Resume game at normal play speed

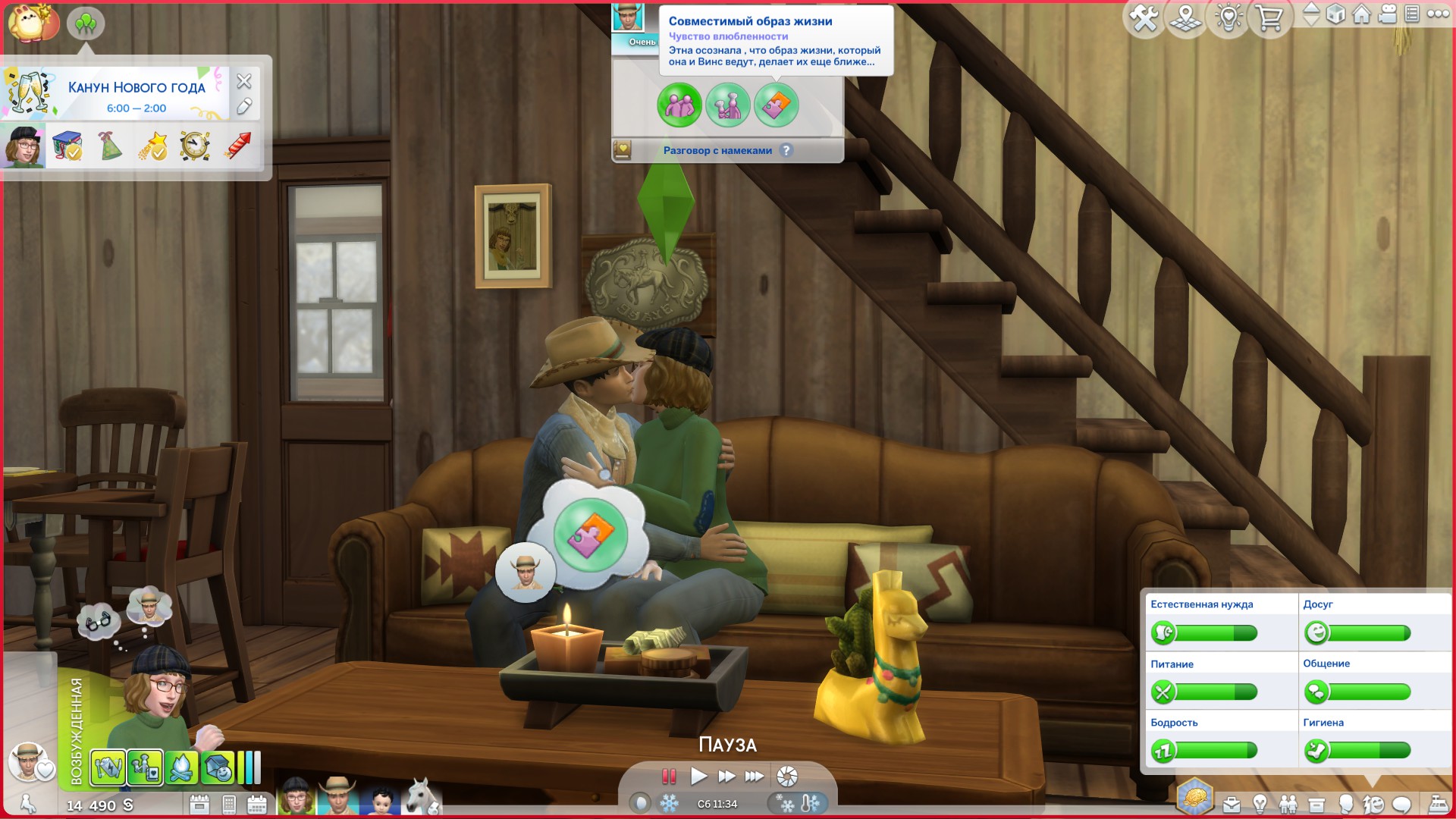[x=698, y=776]
